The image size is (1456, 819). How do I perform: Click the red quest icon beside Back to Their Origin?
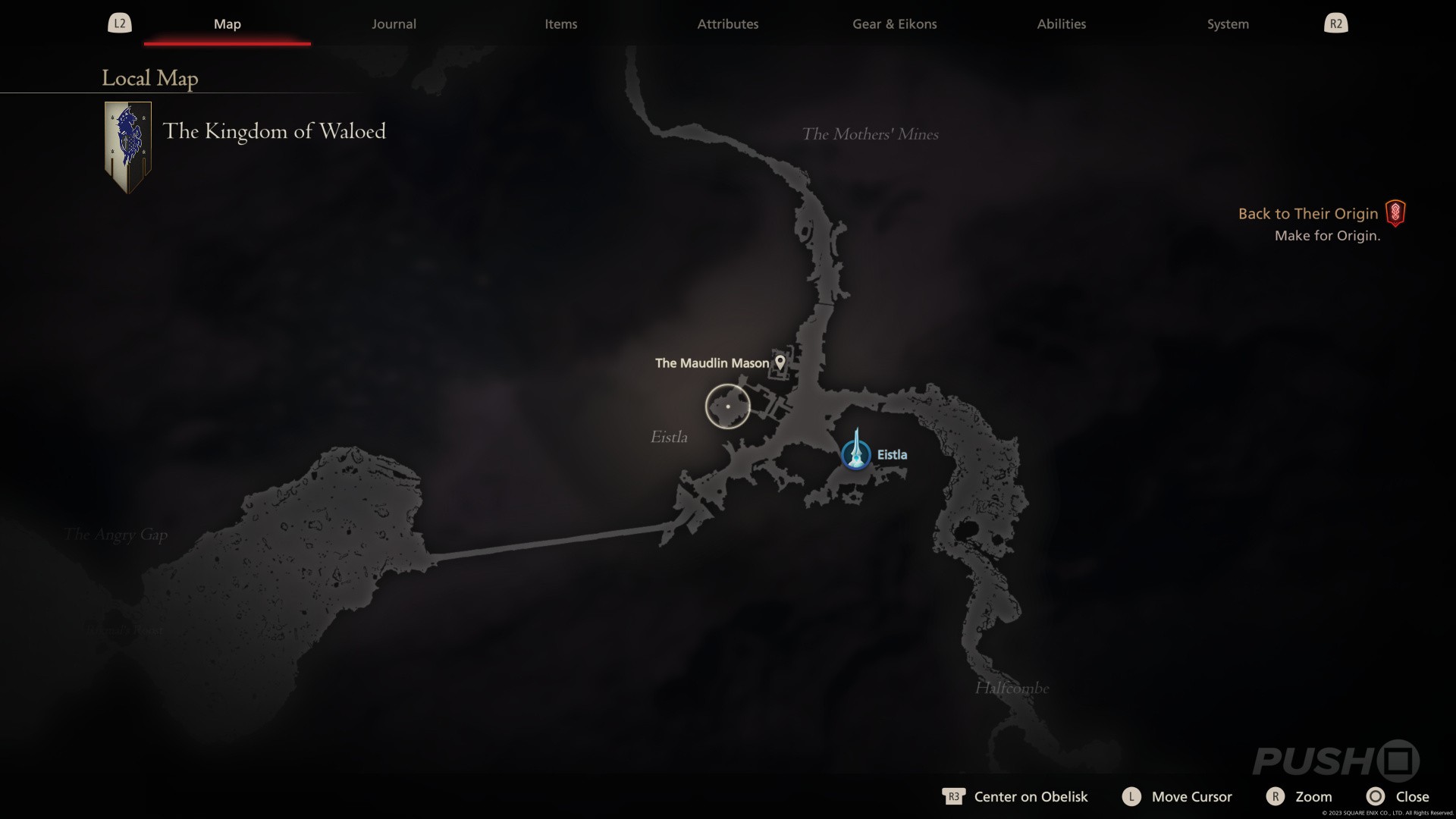click(1394, 213)
